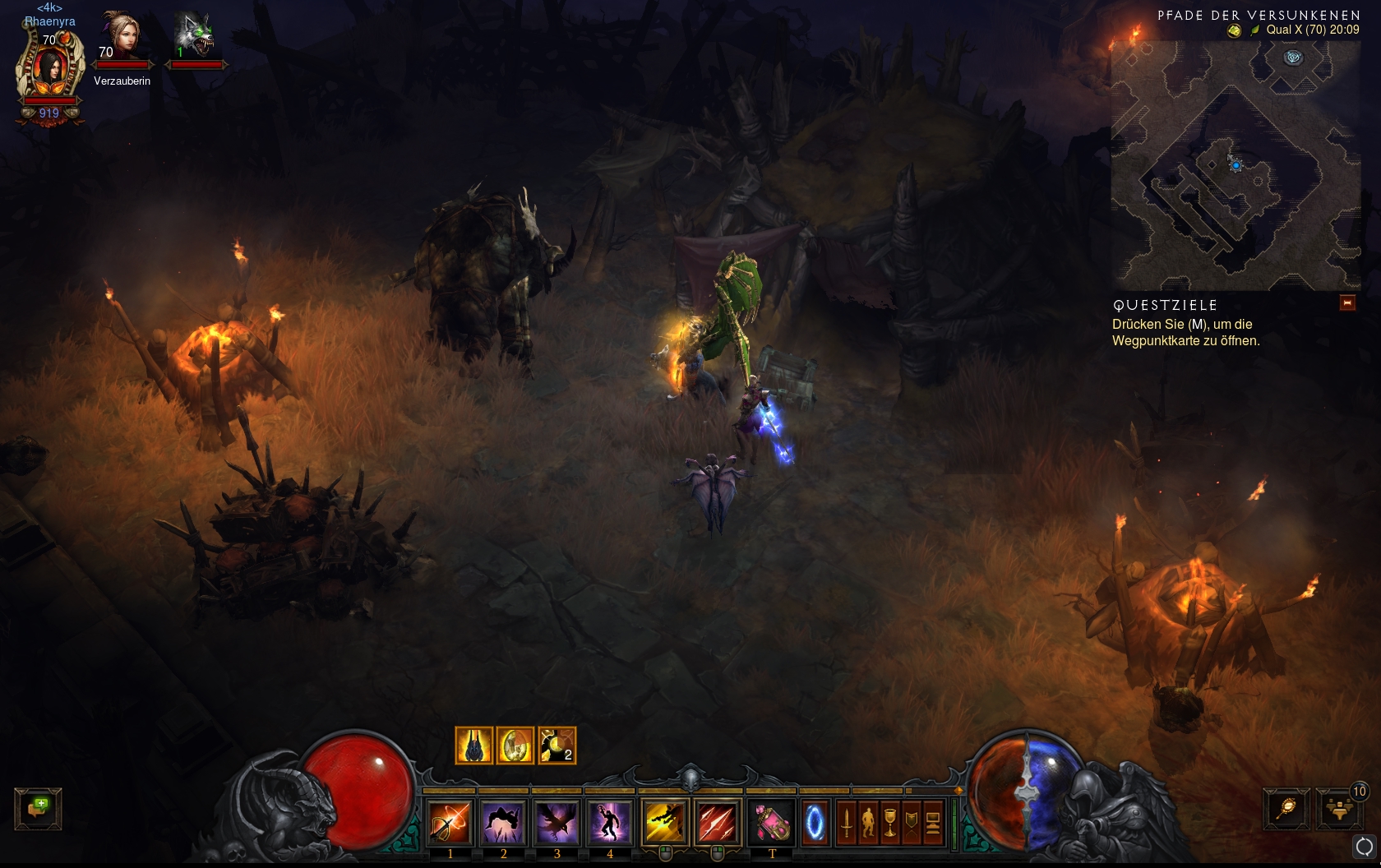
Task: Trigger the raven Companion skill in slot 3
Action: click(x=557, y=821)
